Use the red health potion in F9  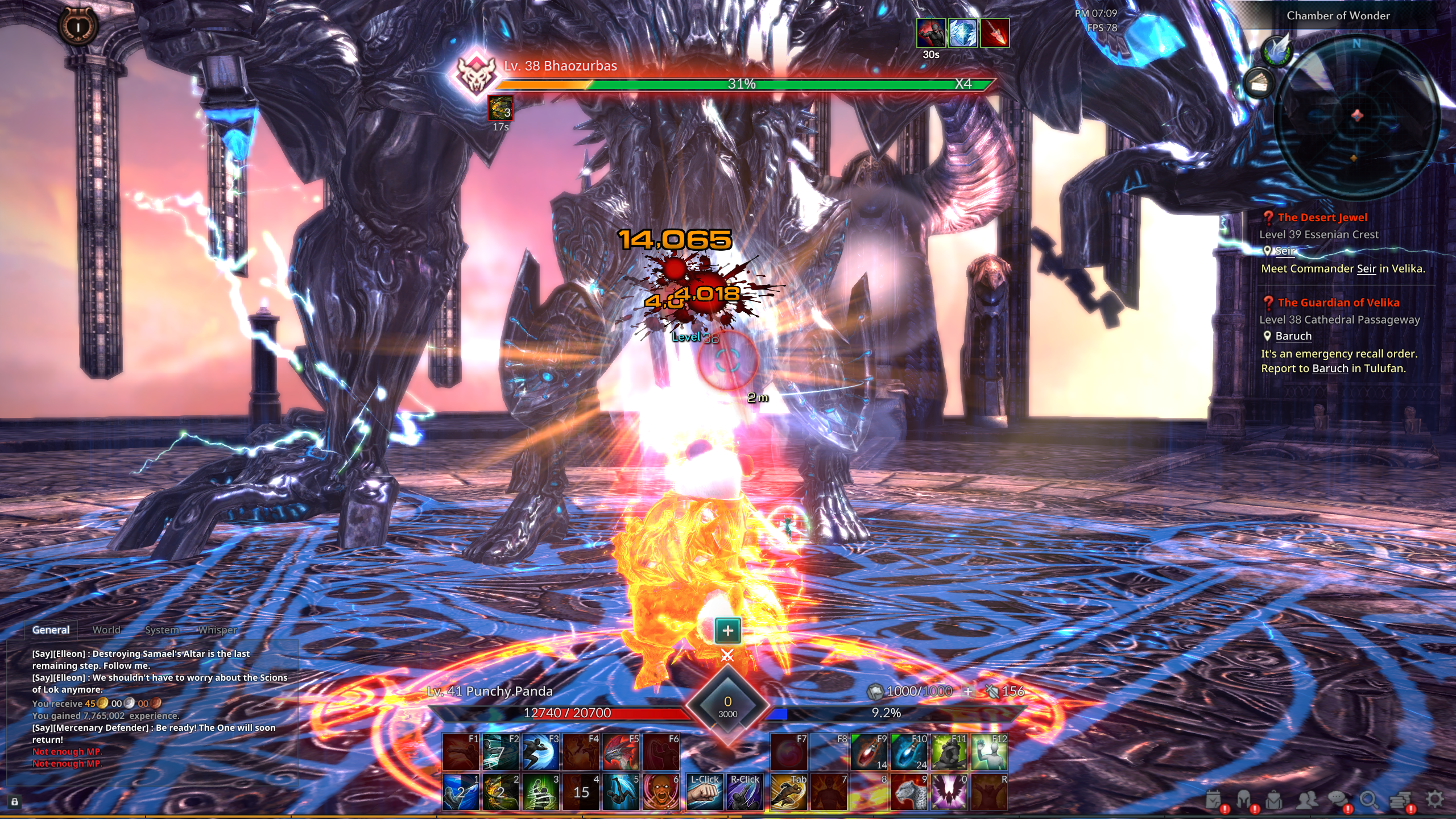tap(869, 752)
